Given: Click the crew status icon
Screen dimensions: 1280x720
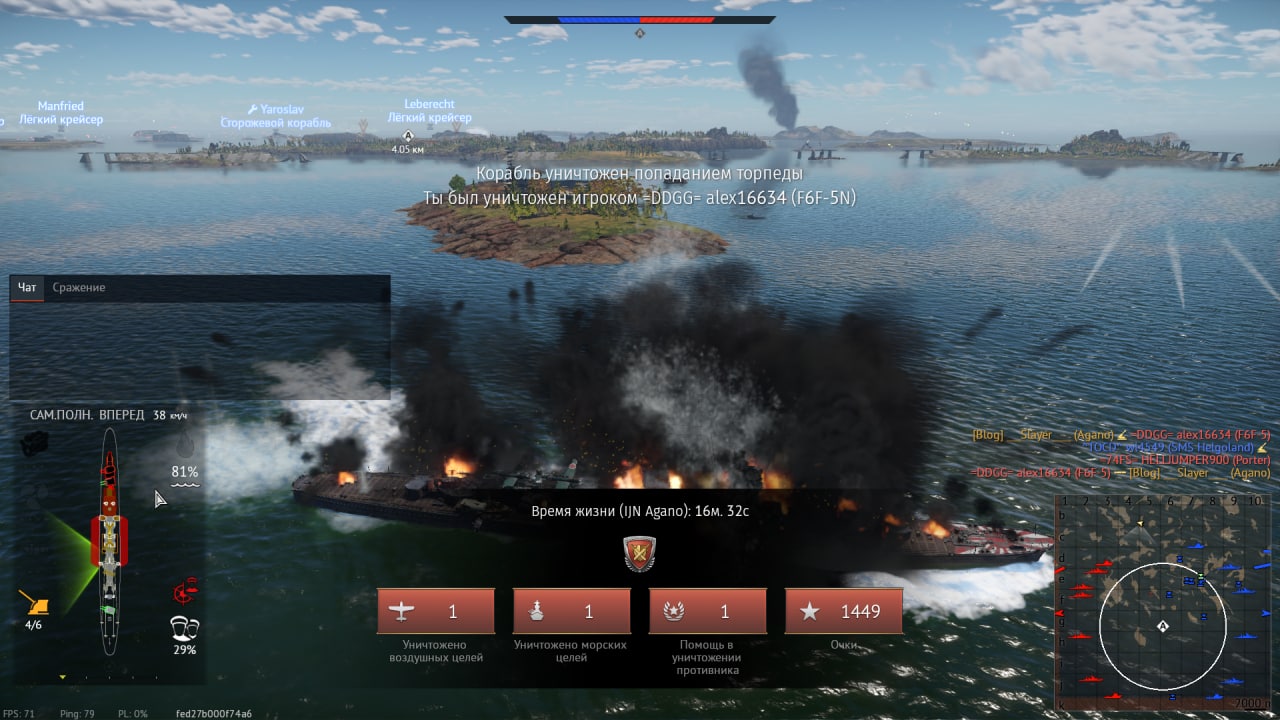Looking at the screenshot, I should coord(184,629).
